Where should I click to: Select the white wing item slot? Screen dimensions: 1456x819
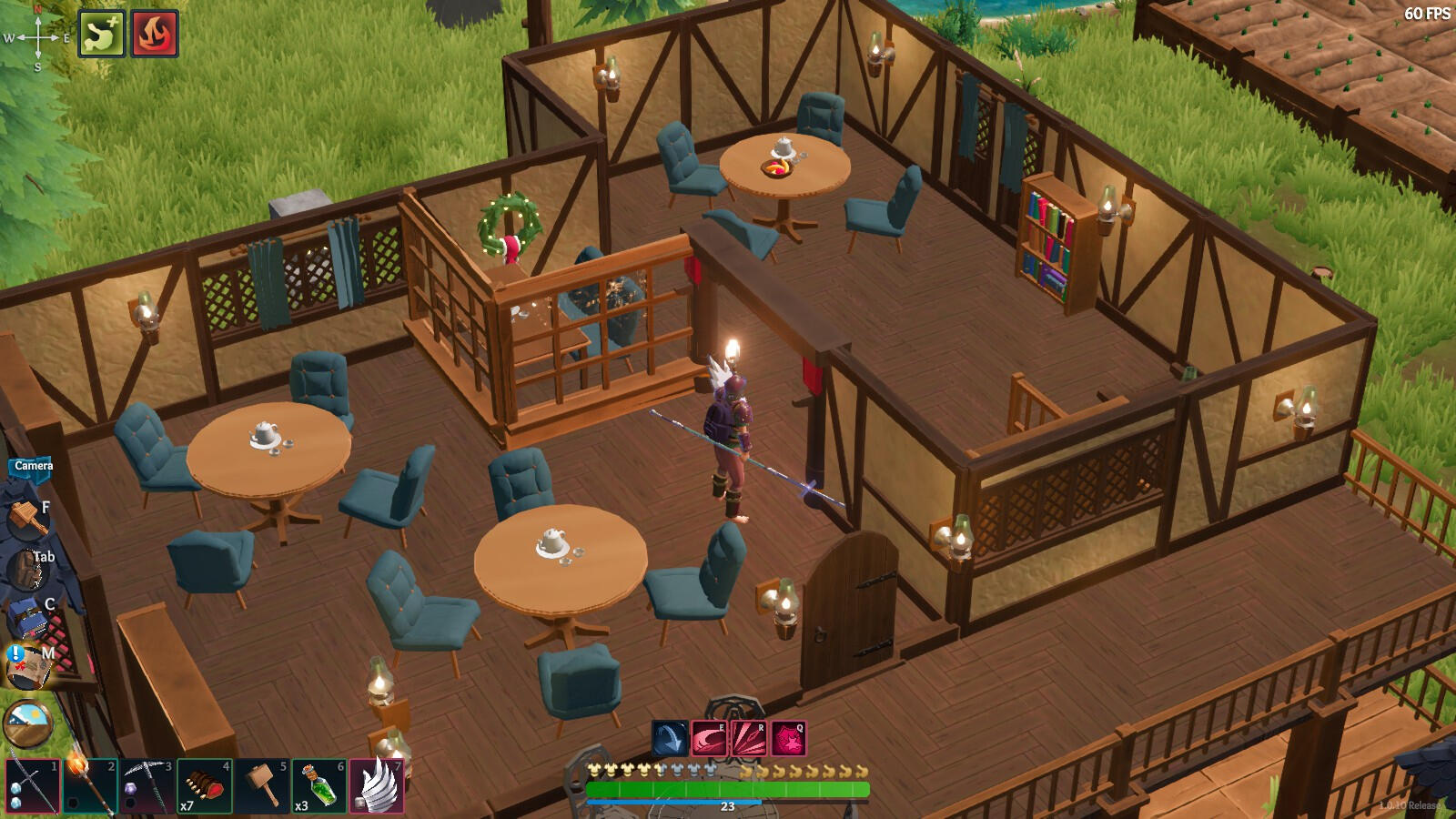point(377,786)
